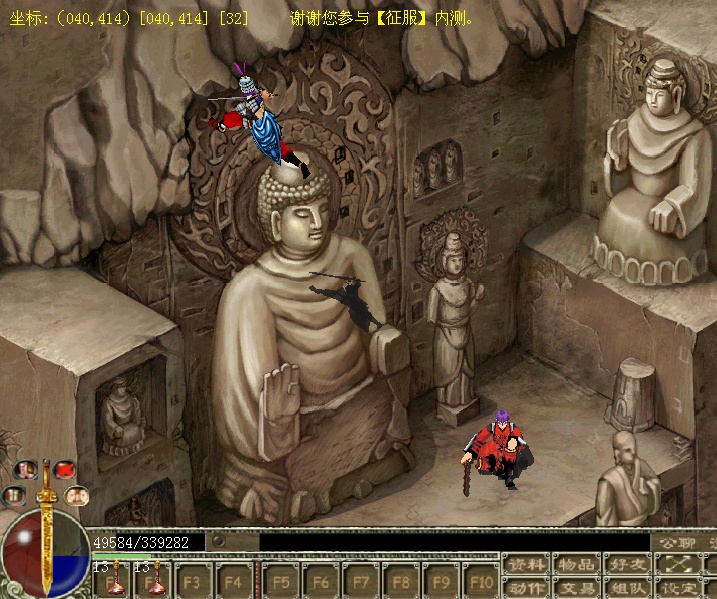Click the crossed-arrows button
Image resolution: width=717 pixels, height=599 pixels.
pyautogui.click(x=680, y=565)
